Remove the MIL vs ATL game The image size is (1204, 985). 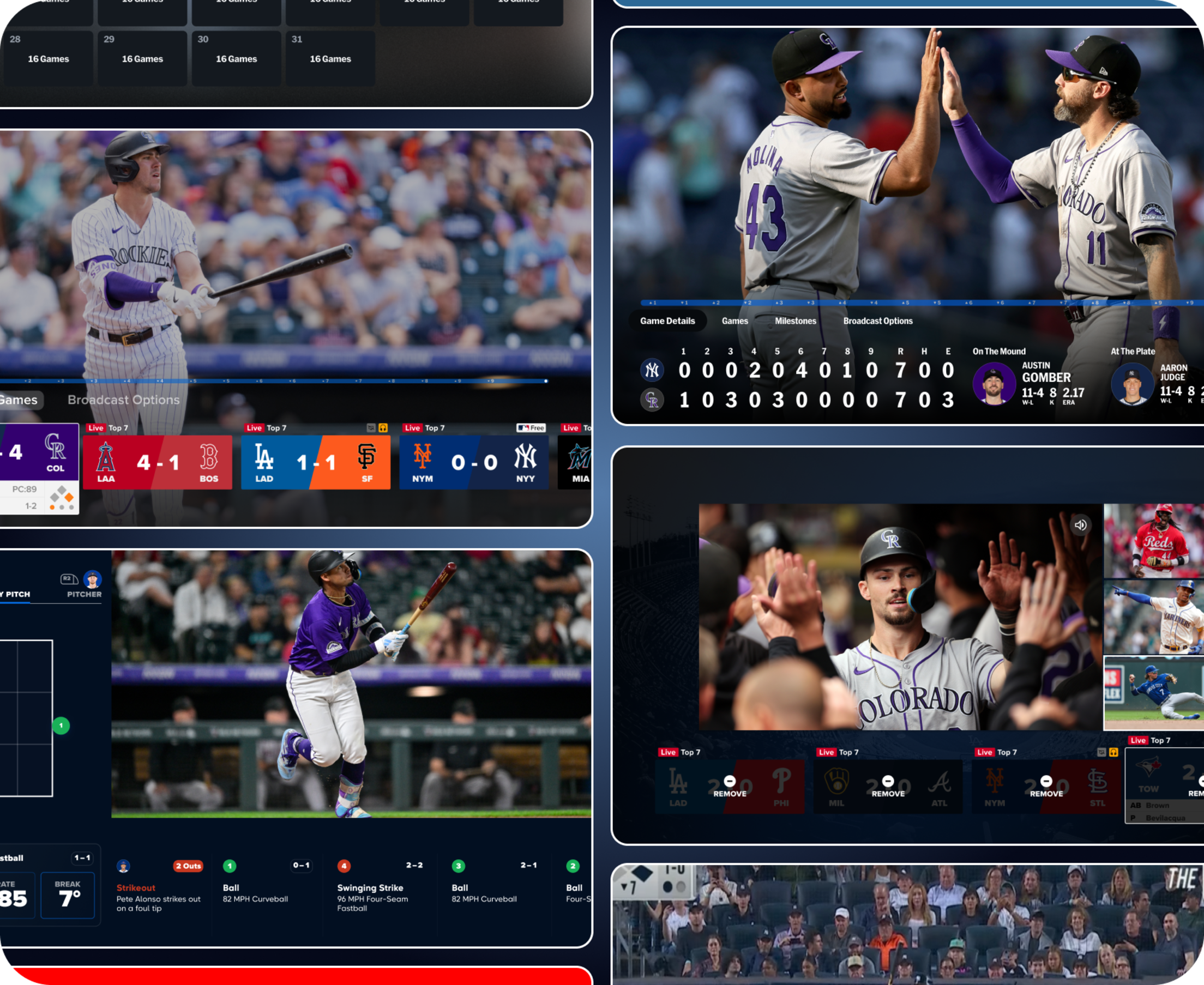(888, 786)
